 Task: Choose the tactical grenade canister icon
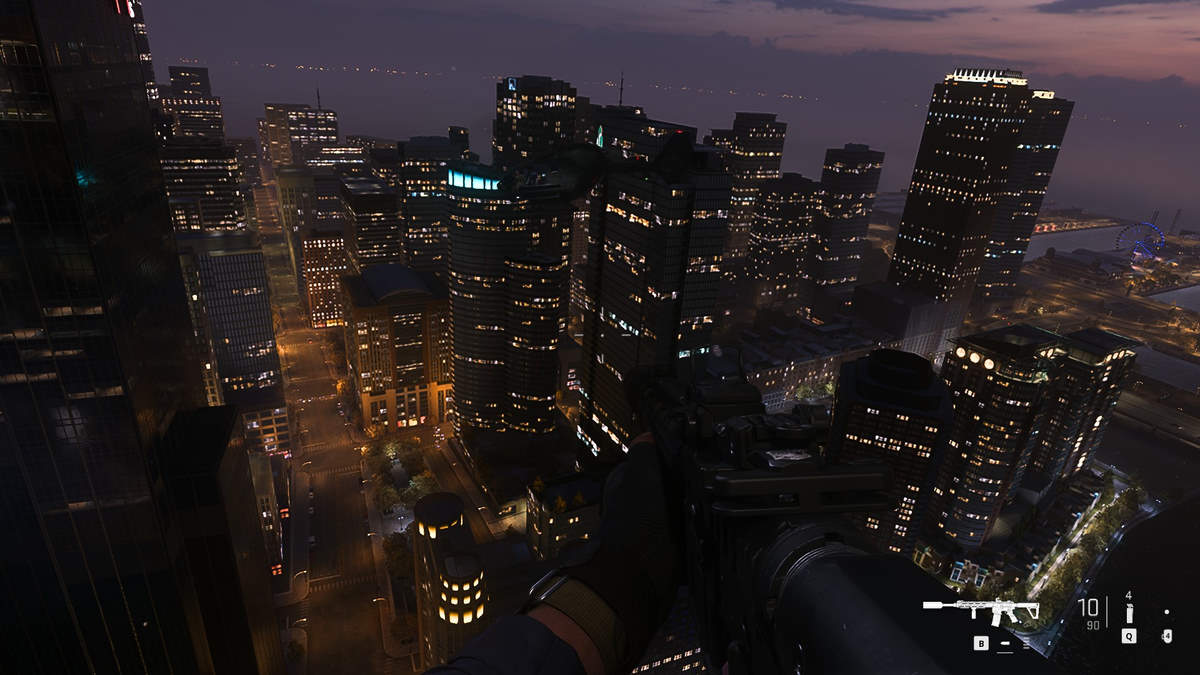[x=1129, y=613]
